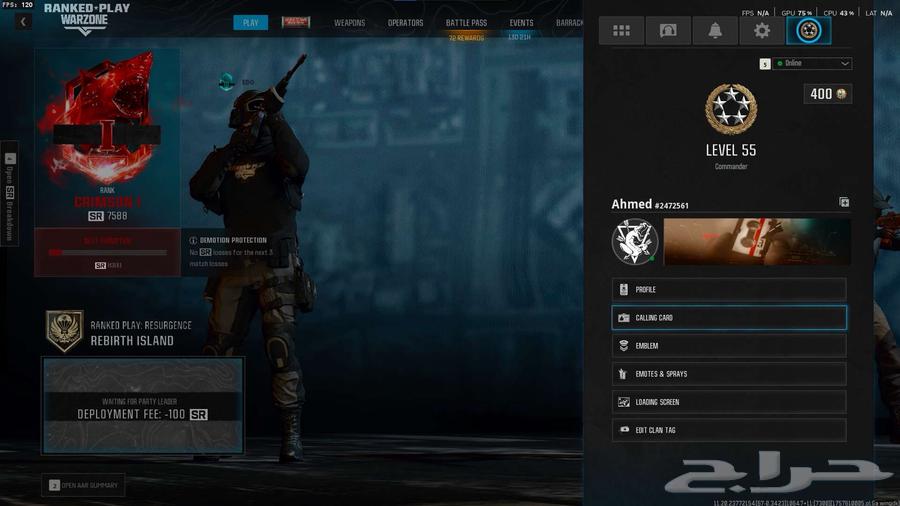Viewport: 900px width, 506px height.
Task: Open AAR Summary
Action: click(x=83, y=485)
